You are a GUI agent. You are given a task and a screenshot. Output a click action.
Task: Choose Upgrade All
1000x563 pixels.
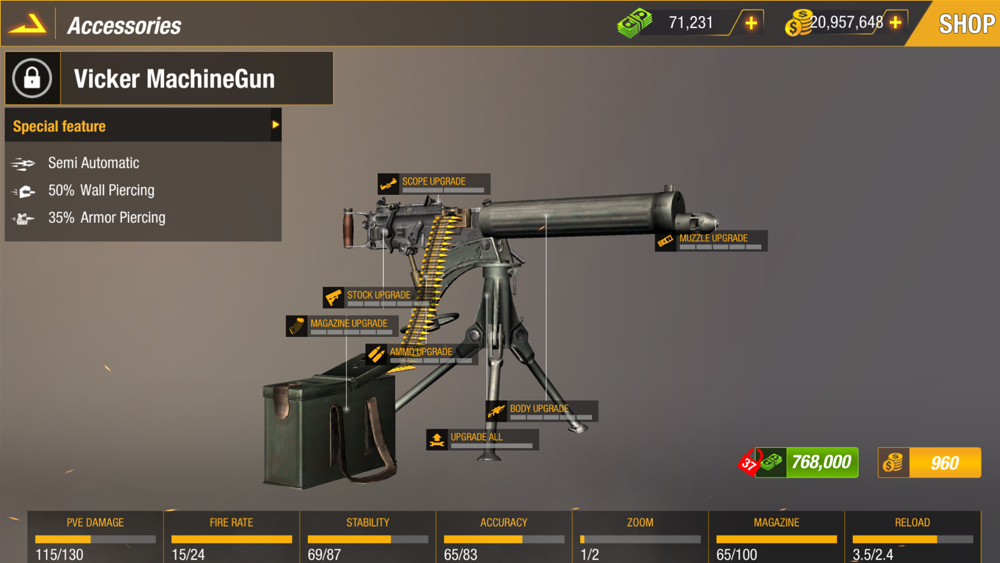click(x=482, y=439)
